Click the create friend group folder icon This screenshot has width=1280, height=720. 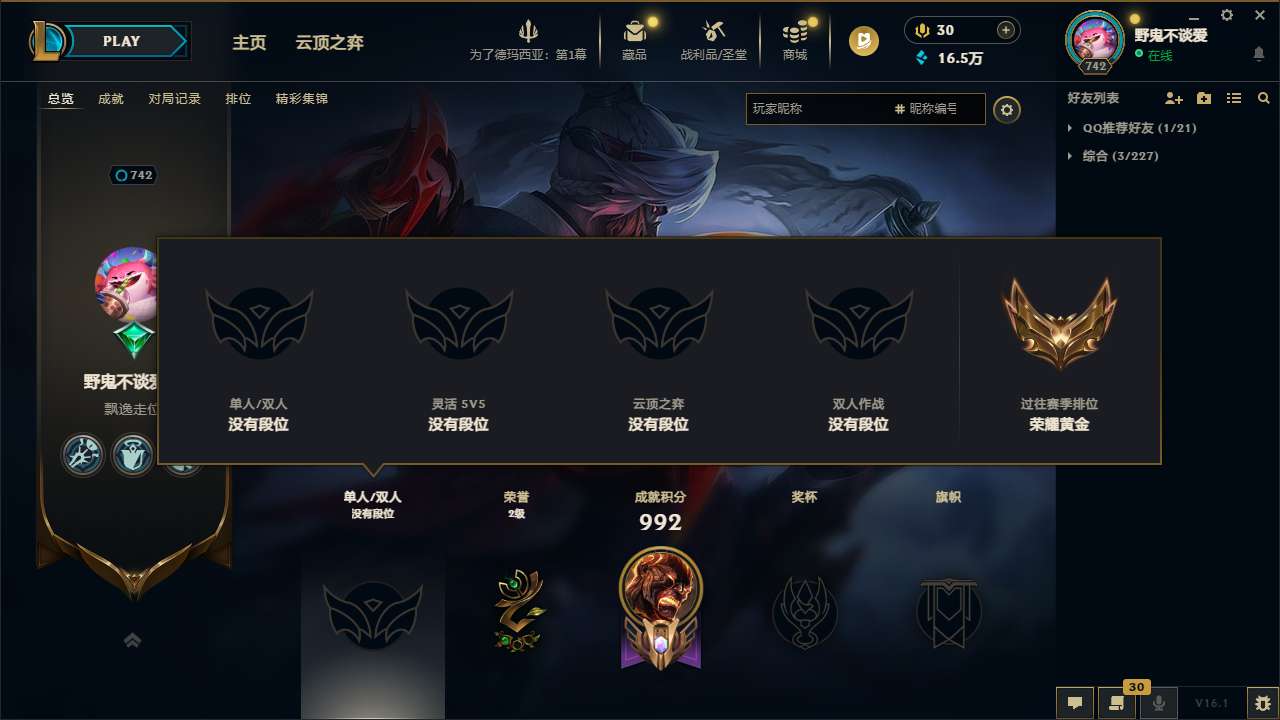(x=1203, y=98)
